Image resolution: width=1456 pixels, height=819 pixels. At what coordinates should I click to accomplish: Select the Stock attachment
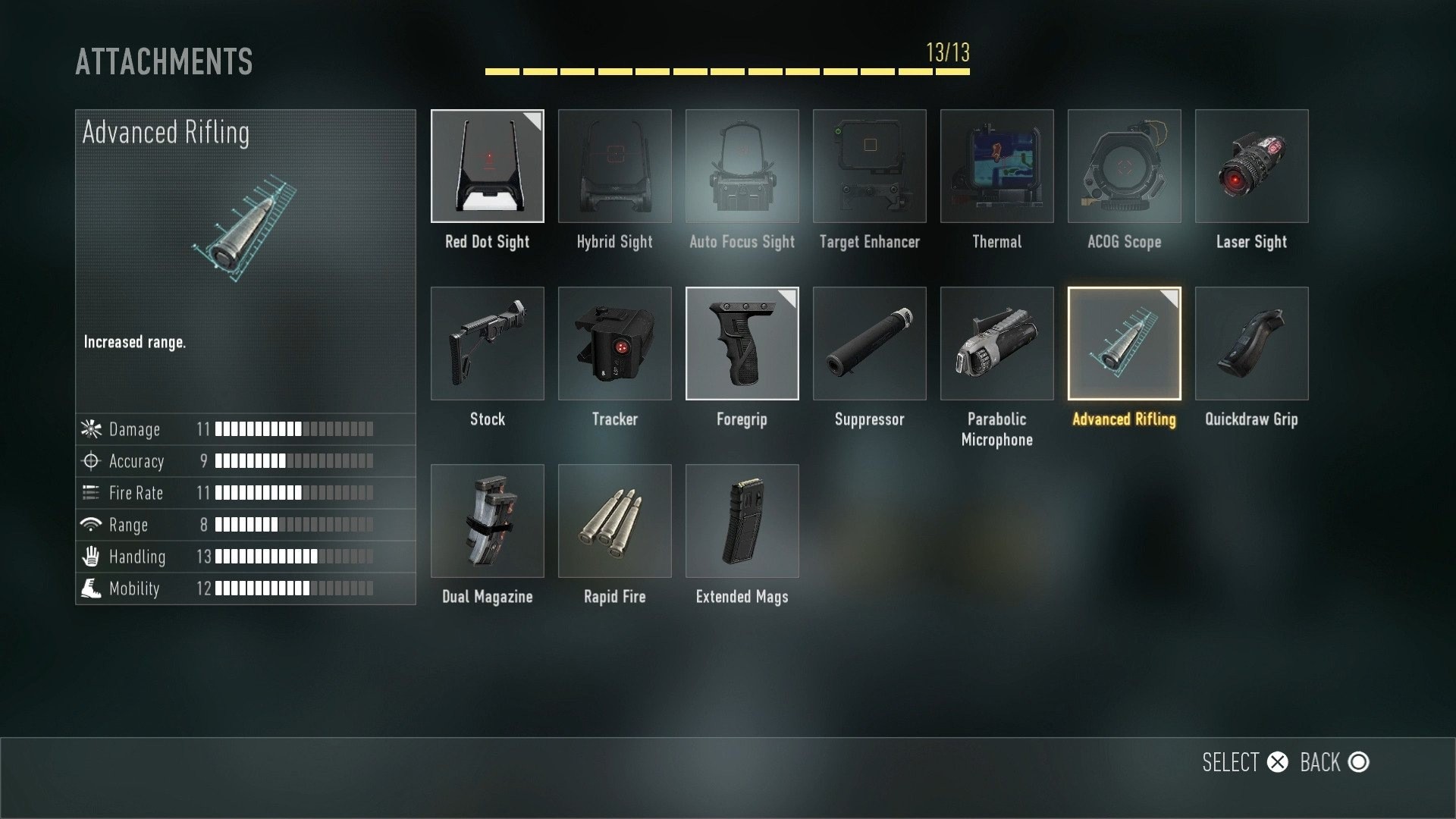click(487, 344)
